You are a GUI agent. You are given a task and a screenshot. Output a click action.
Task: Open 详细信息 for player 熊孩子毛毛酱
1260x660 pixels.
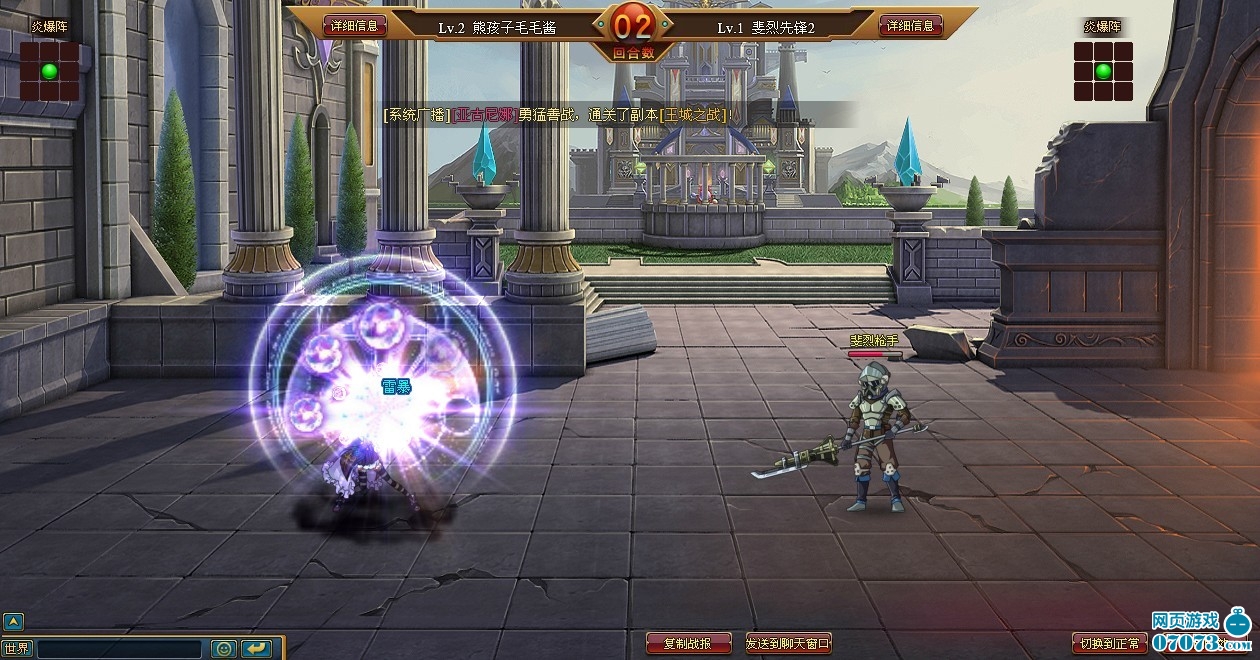click(x=355, y=26)
